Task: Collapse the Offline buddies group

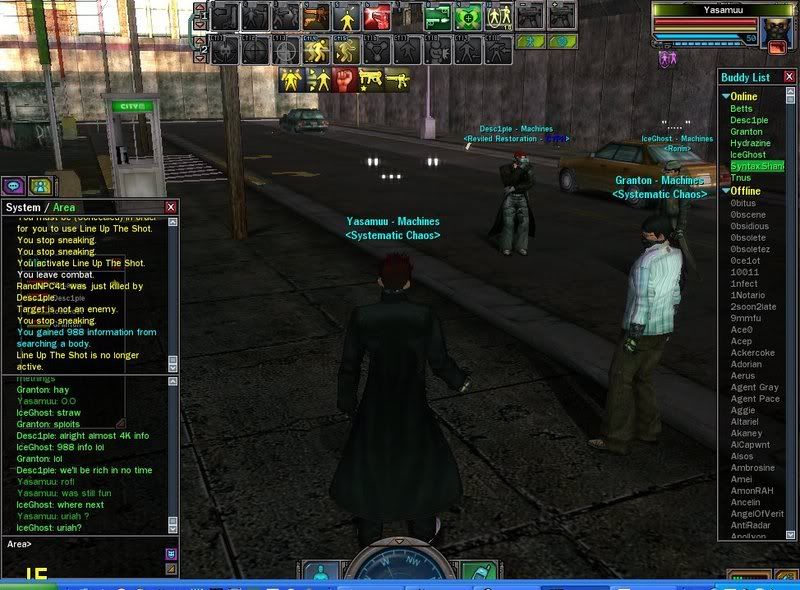Action: coord(726,191)
